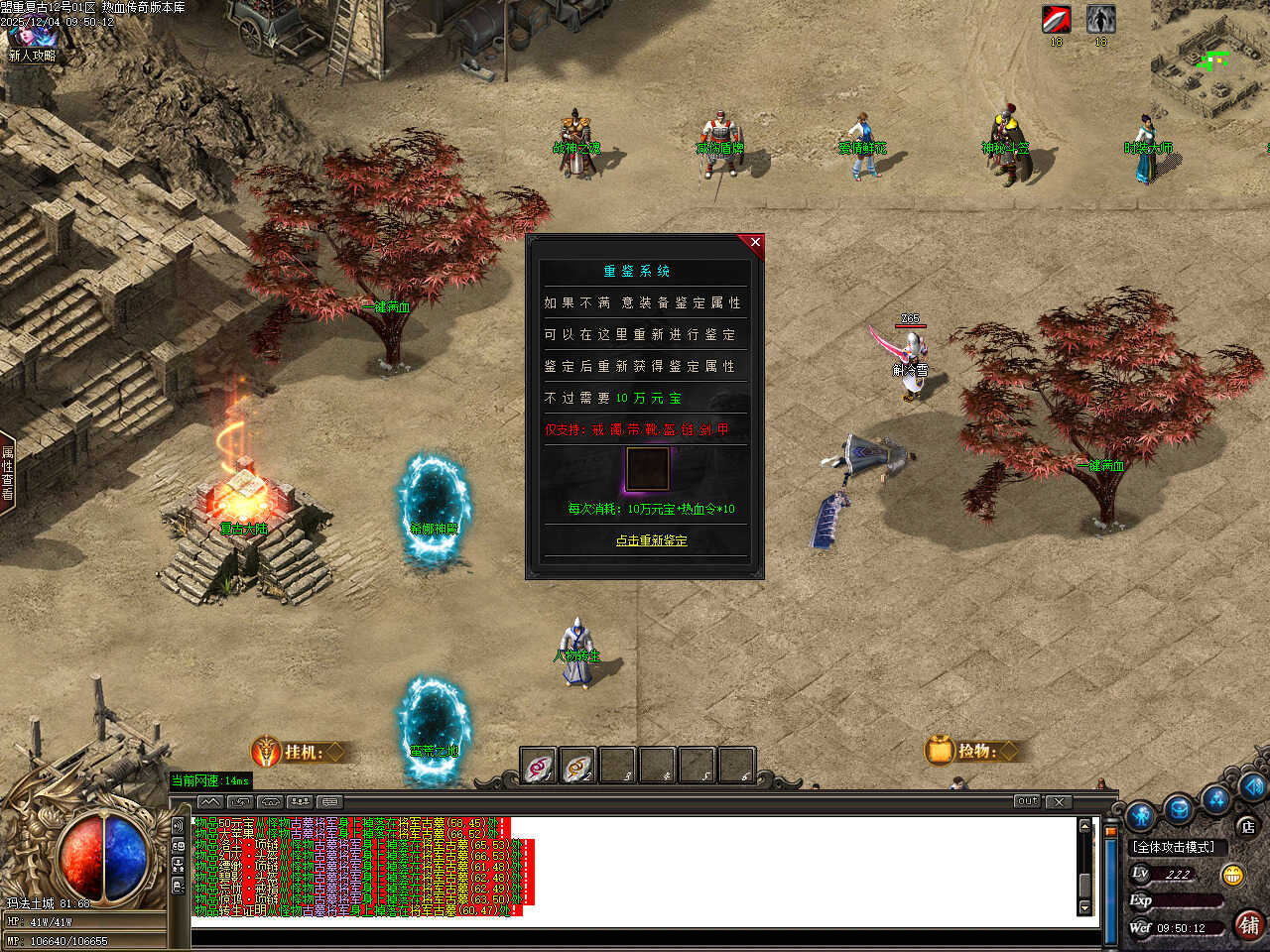The image size is (1270, 952).
Task: Select the empty equipment slot in the dialog
Action: click(x=647, y=469)
